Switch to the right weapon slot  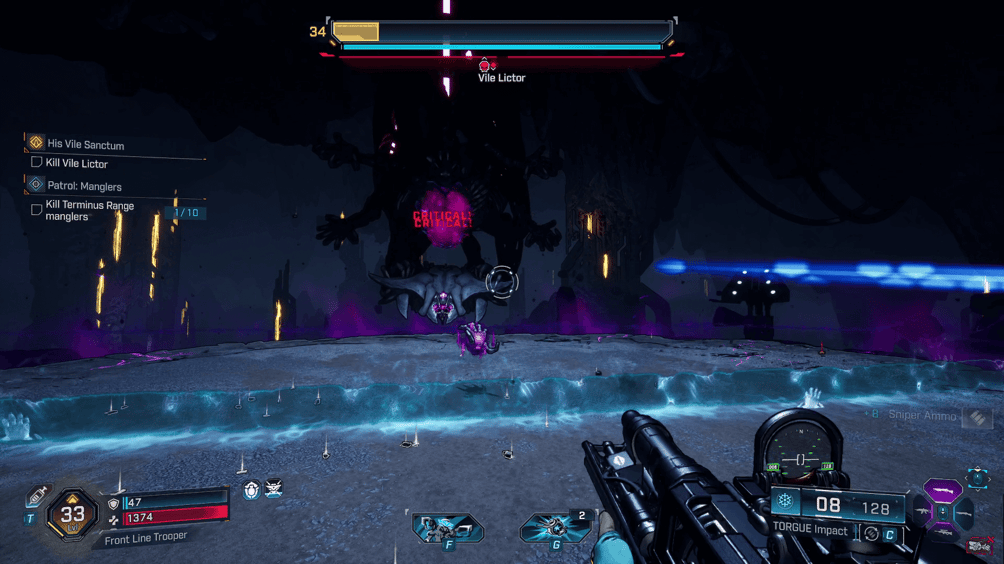tap(964, 513)
